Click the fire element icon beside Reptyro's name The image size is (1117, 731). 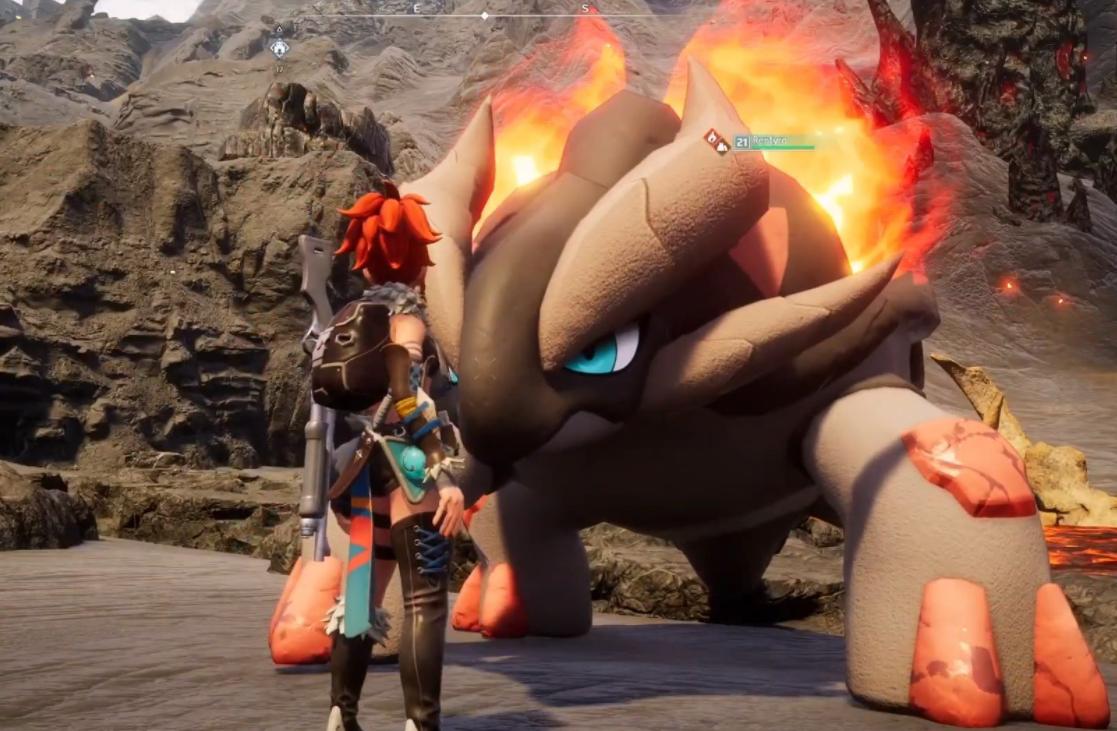point(716,141)
